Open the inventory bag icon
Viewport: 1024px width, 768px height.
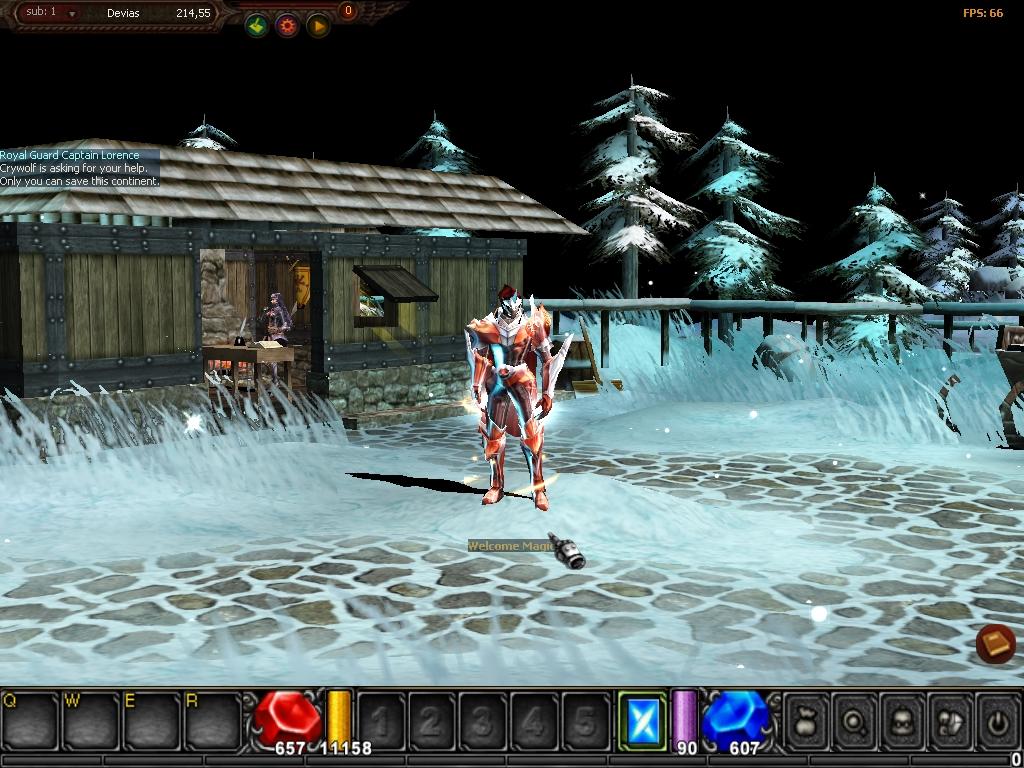(x=807, y=720)
